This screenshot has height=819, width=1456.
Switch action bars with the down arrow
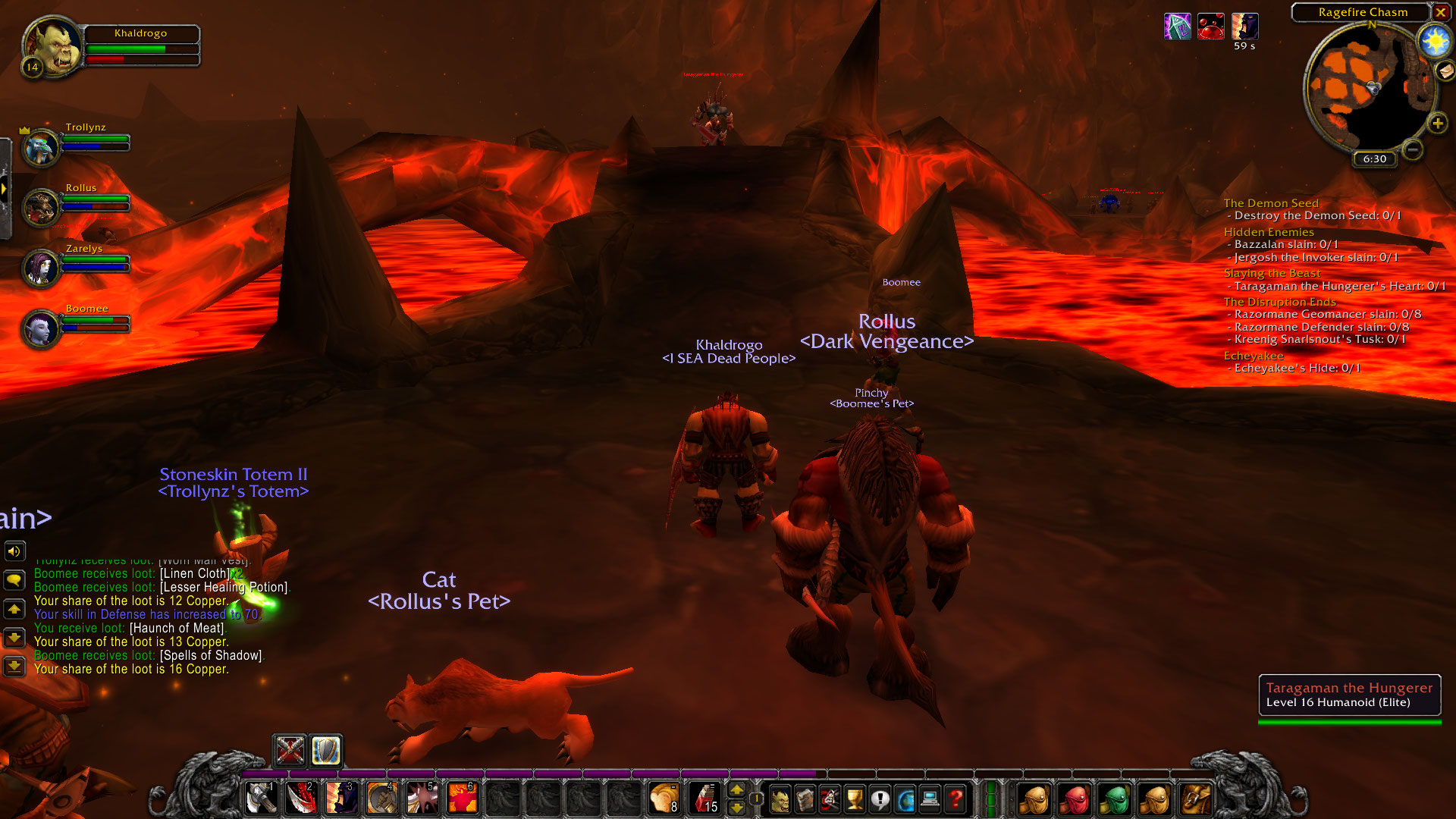coord(736,808)
